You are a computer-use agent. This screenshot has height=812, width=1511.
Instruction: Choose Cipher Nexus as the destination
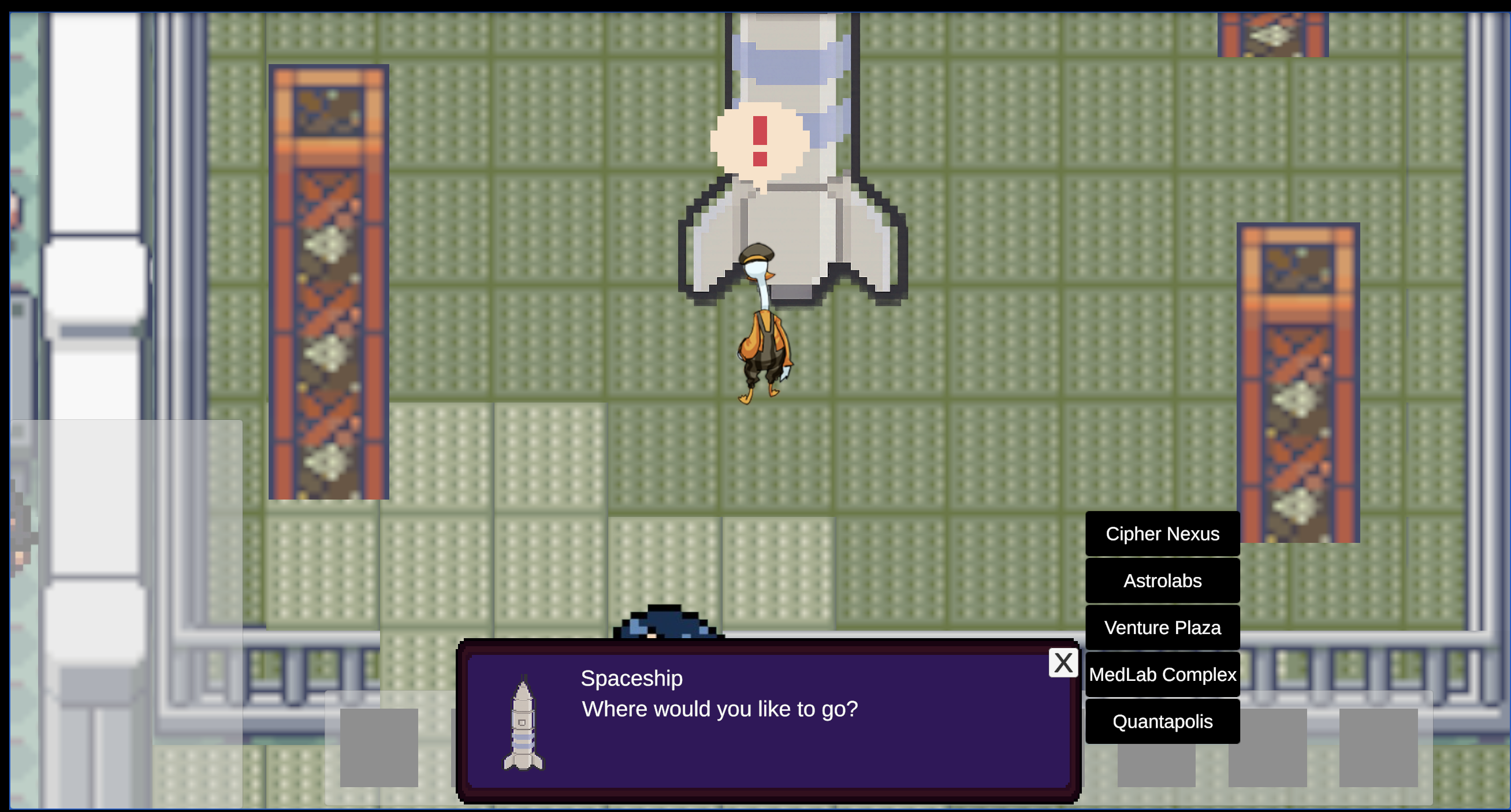coord(1162,534)
